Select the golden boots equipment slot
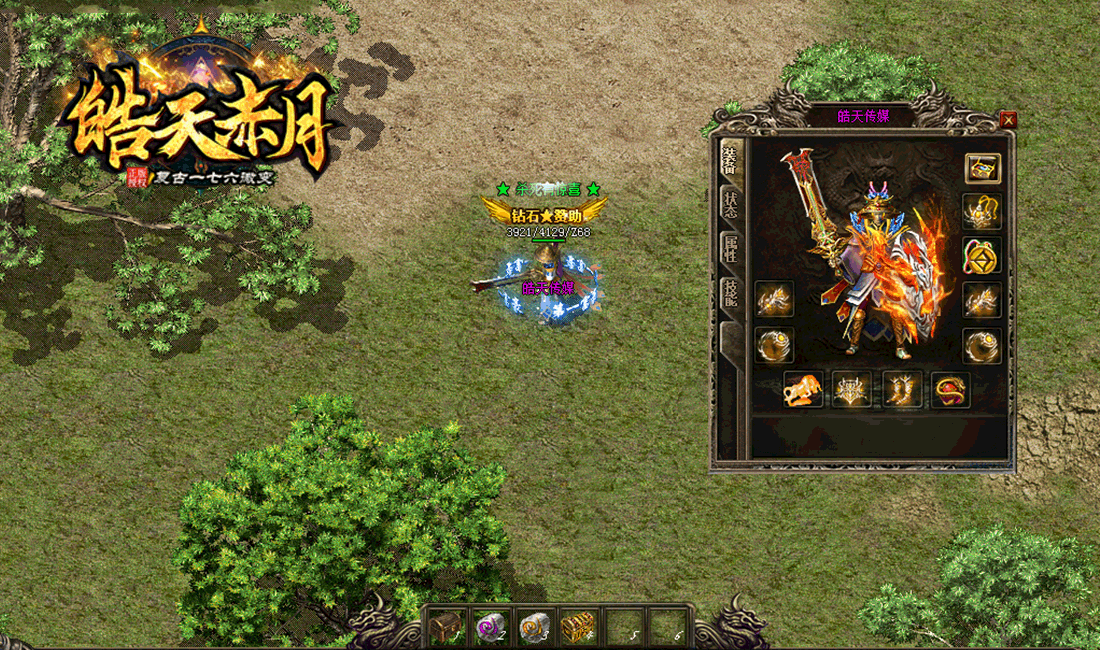 pyautogui.click(x=902, y=389)
